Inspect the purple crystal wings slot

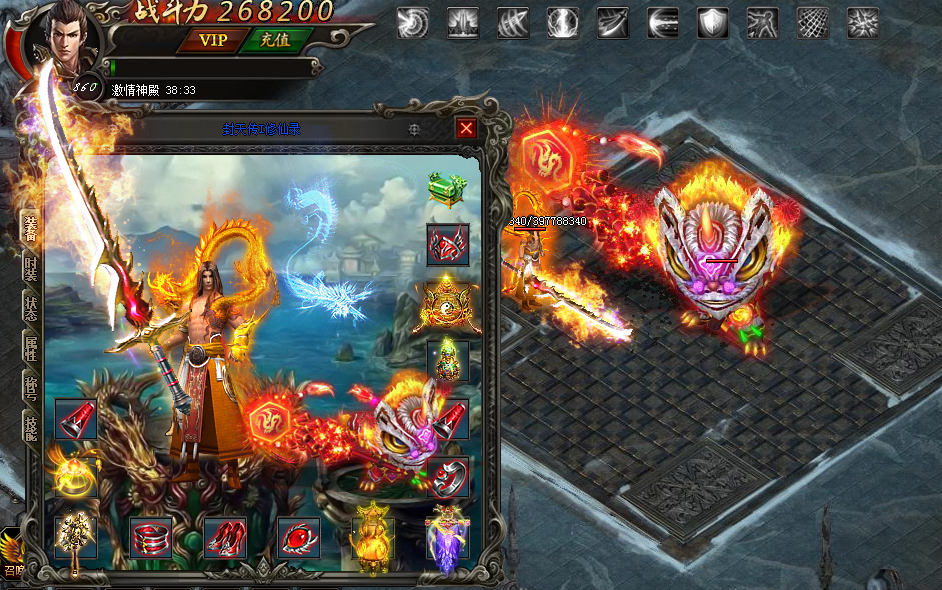(446, 538)
